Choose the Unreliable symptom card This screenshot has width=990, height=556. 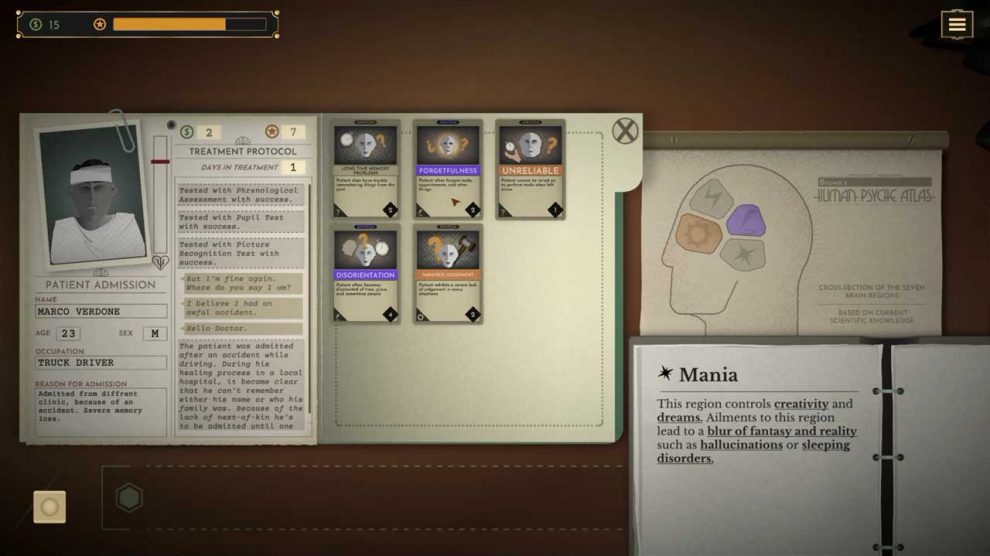click(530, 168)
